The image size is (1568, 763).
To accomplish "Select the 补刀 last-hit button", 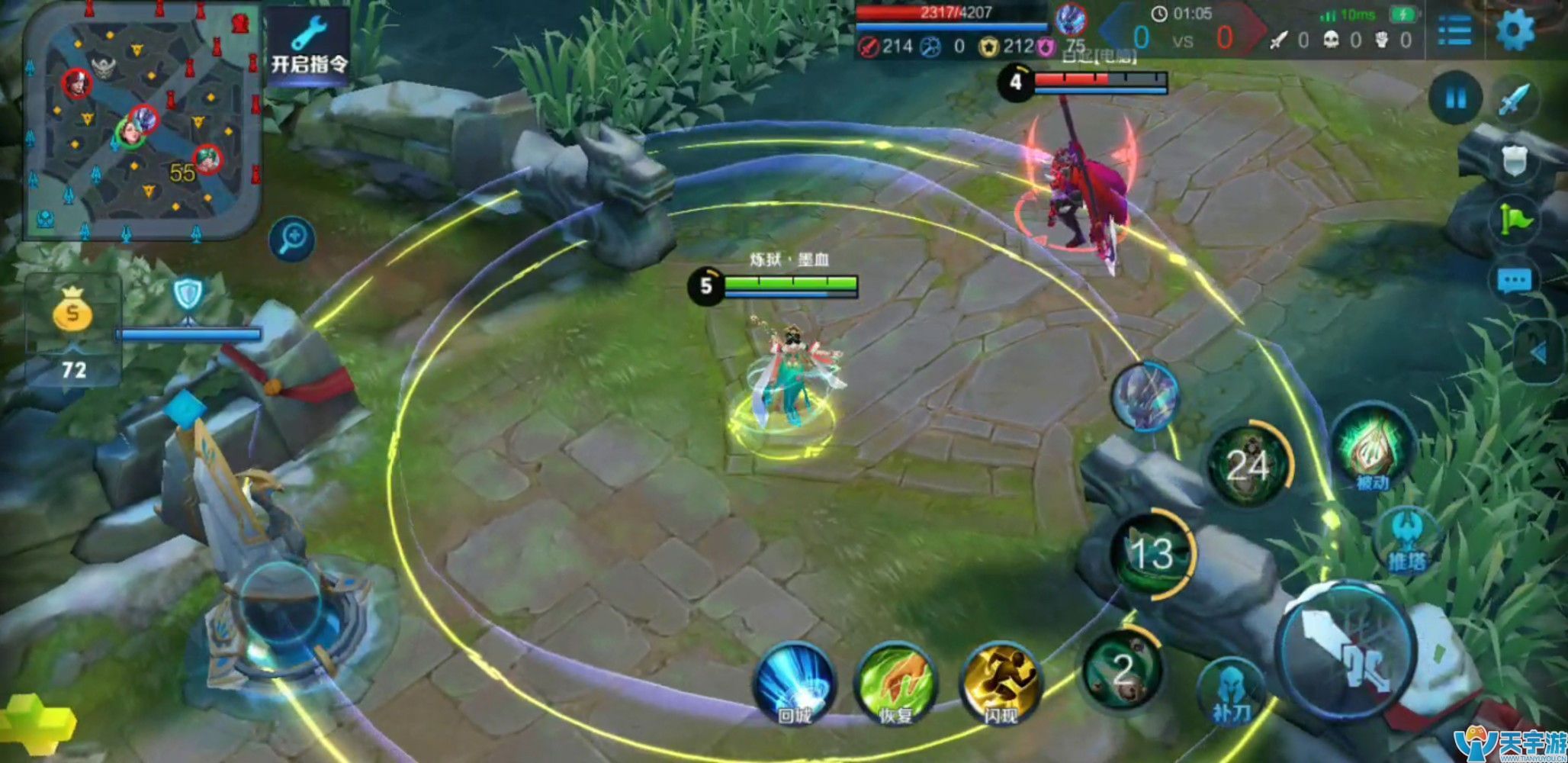I will pos(1231,693).
